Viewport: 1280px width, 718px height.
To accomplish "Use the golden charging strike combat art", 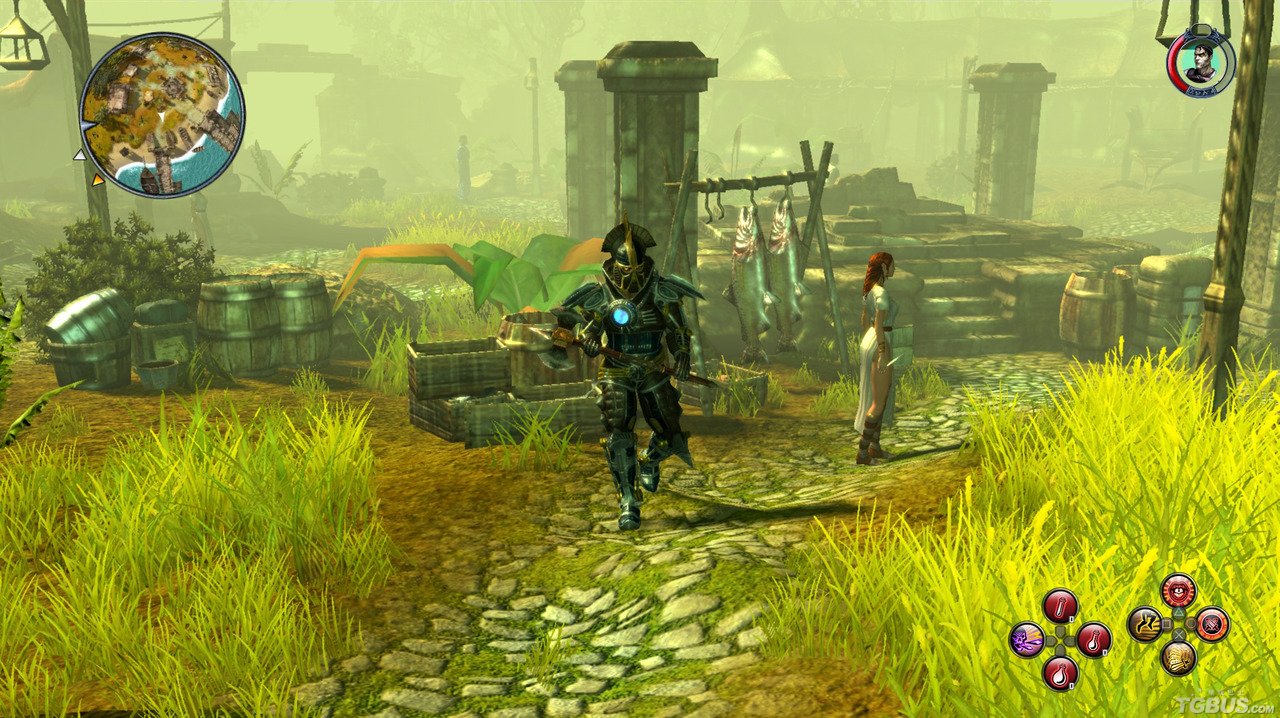I will point(1178,657).
